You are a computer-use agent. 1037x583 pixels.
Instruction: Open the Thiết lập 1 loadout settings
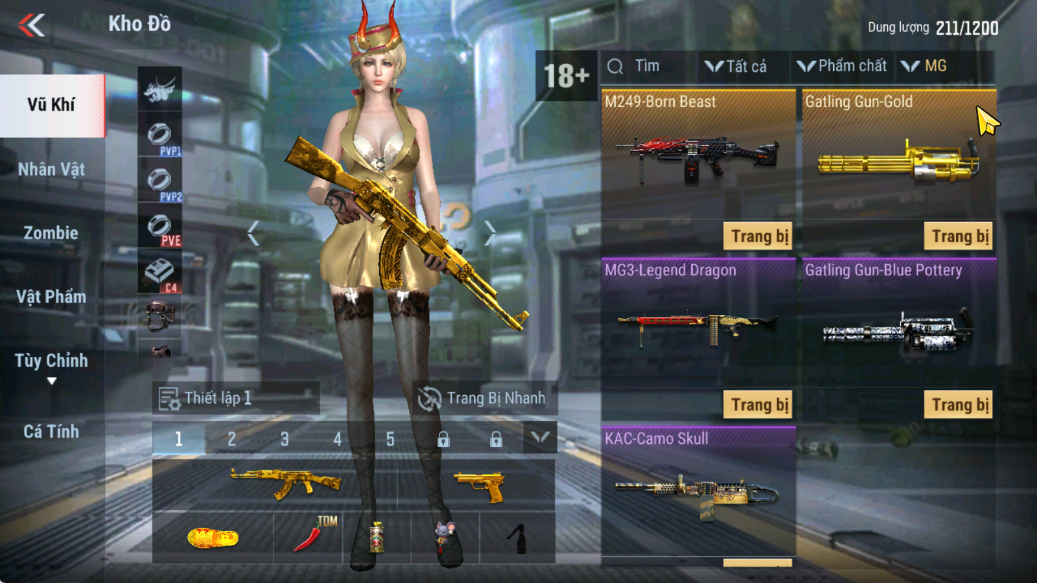[235, 398]
